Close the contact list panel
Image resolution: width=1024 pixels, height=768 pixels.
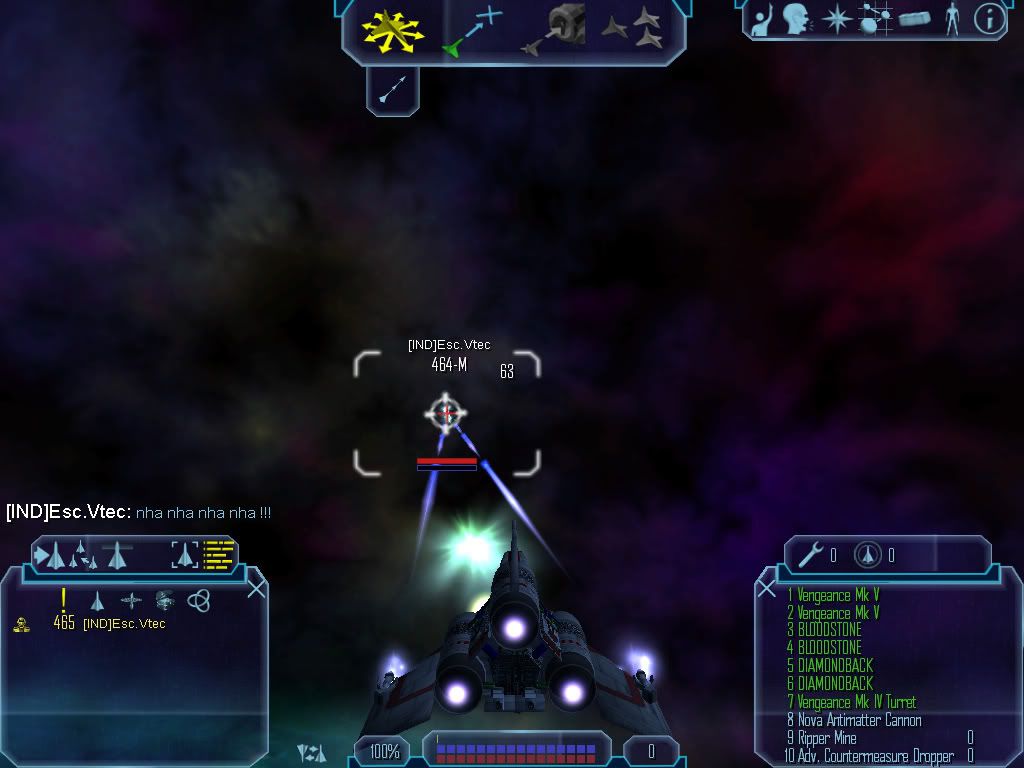click(256, 588)
